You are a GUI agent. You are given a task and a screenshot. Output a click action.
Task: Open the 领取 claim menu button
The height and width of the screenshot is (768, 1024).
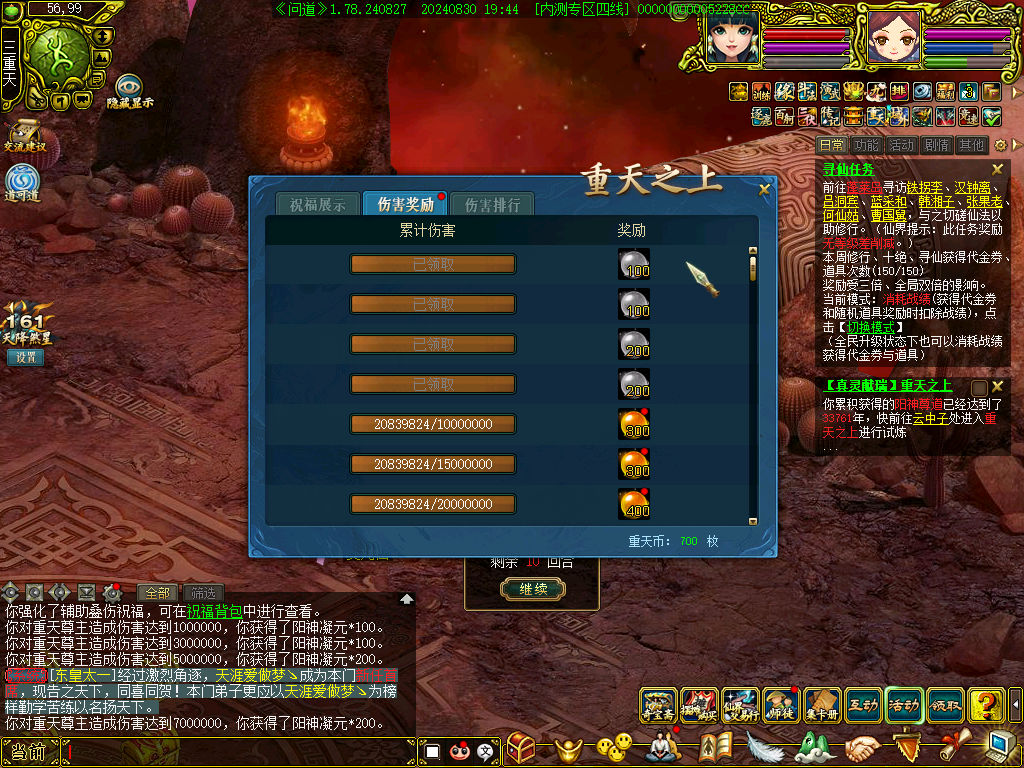point(945,705)
